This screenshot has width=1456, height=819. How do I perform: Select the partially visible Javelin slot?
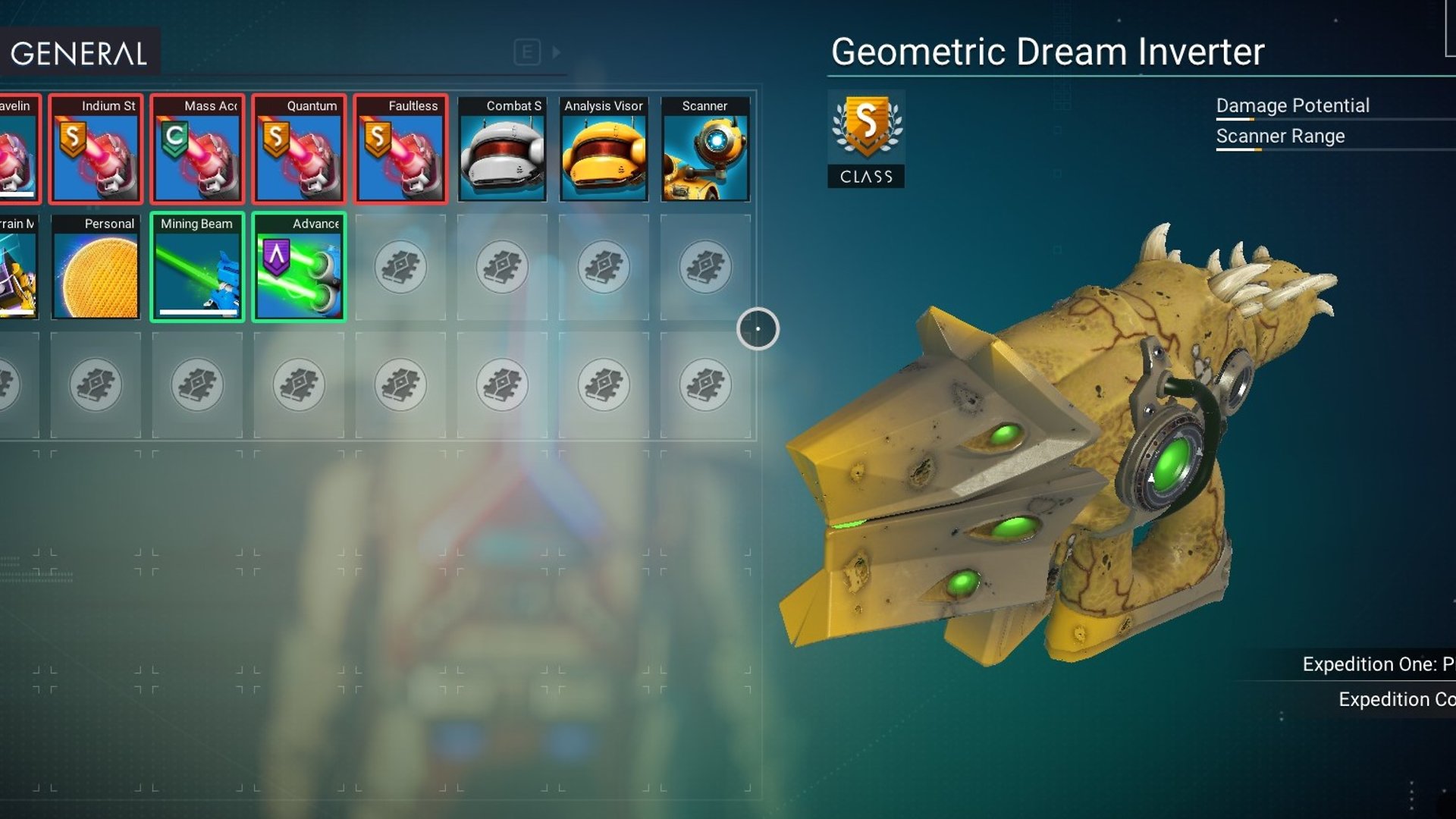pyautogui.click(x=18, y=150)
